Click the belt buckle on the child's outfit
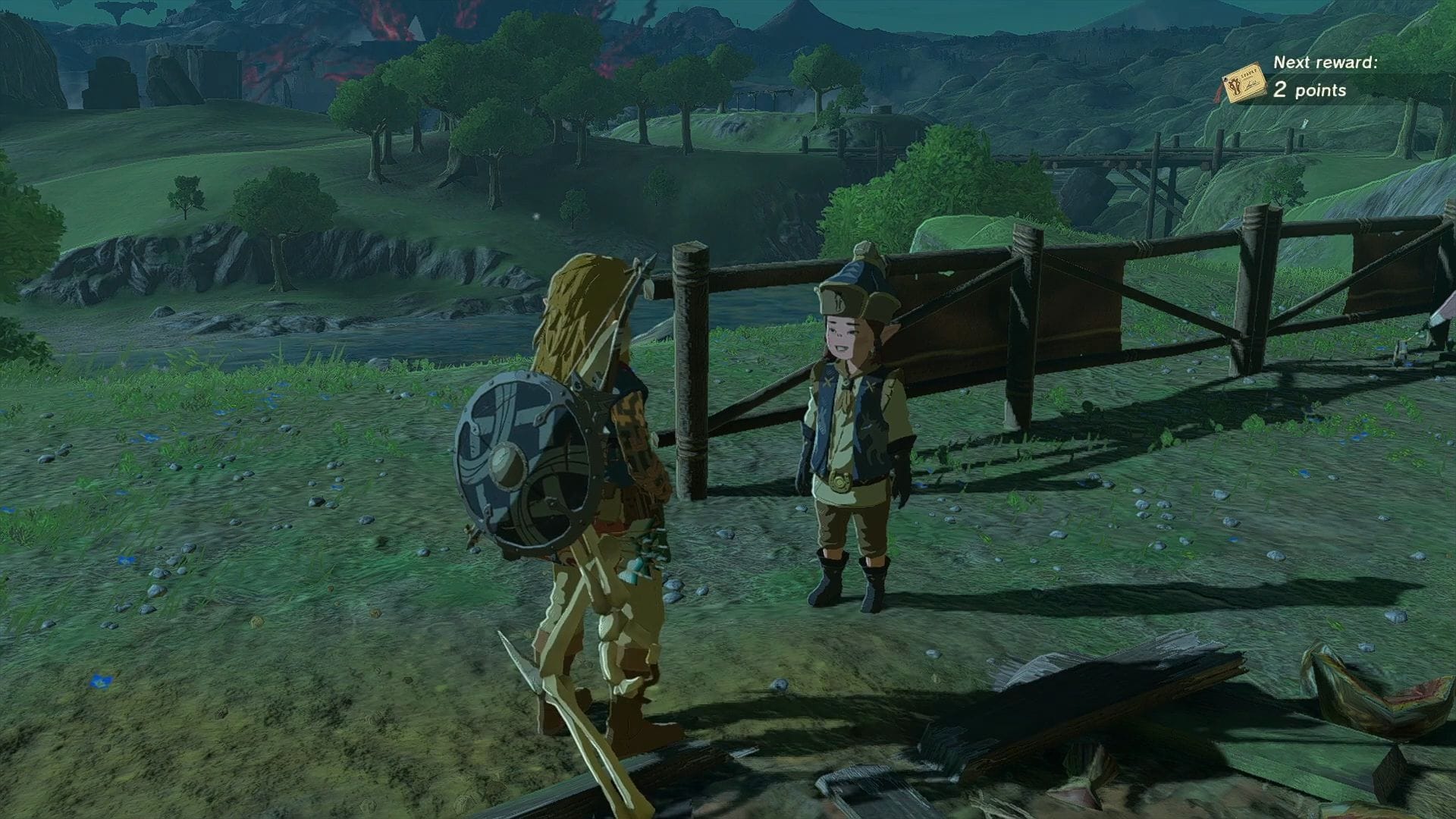This screenshot has width=1456, height=819. coord(839,482)
